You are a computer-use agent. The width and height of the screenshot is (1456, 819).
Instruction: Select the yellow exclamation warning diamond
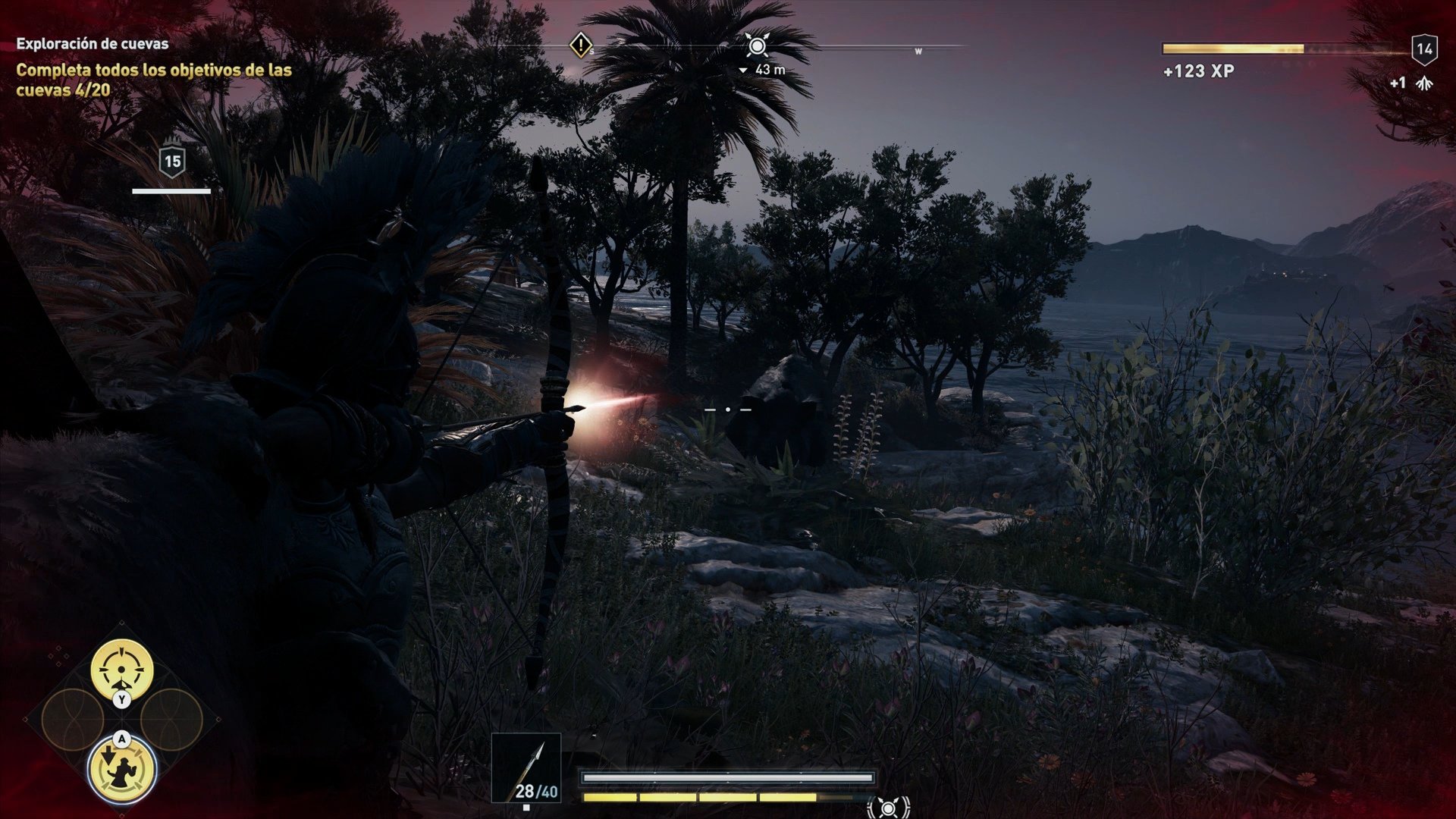click(580, 48)
